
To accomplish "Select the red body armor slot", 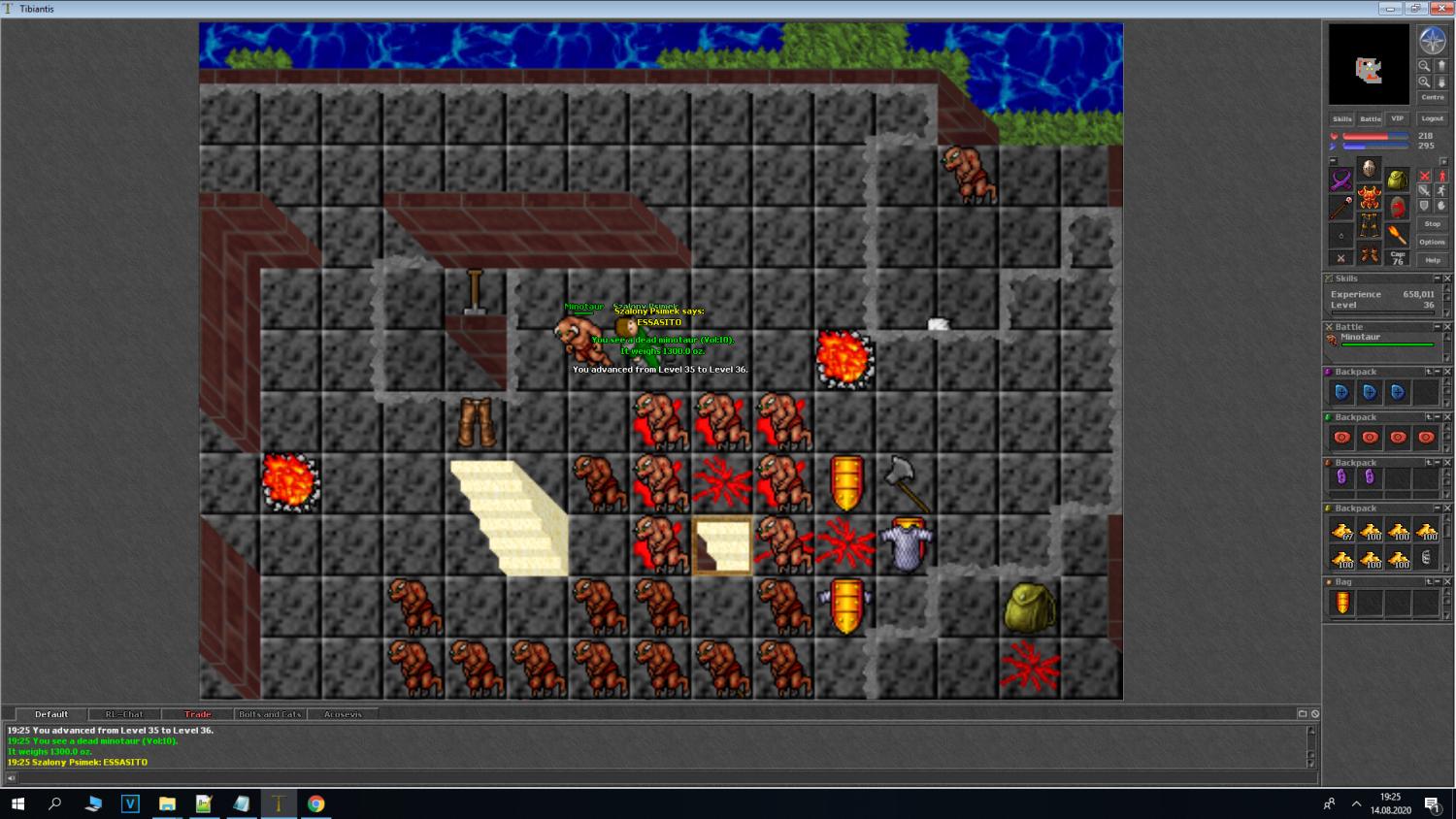I will [1369, 198].
